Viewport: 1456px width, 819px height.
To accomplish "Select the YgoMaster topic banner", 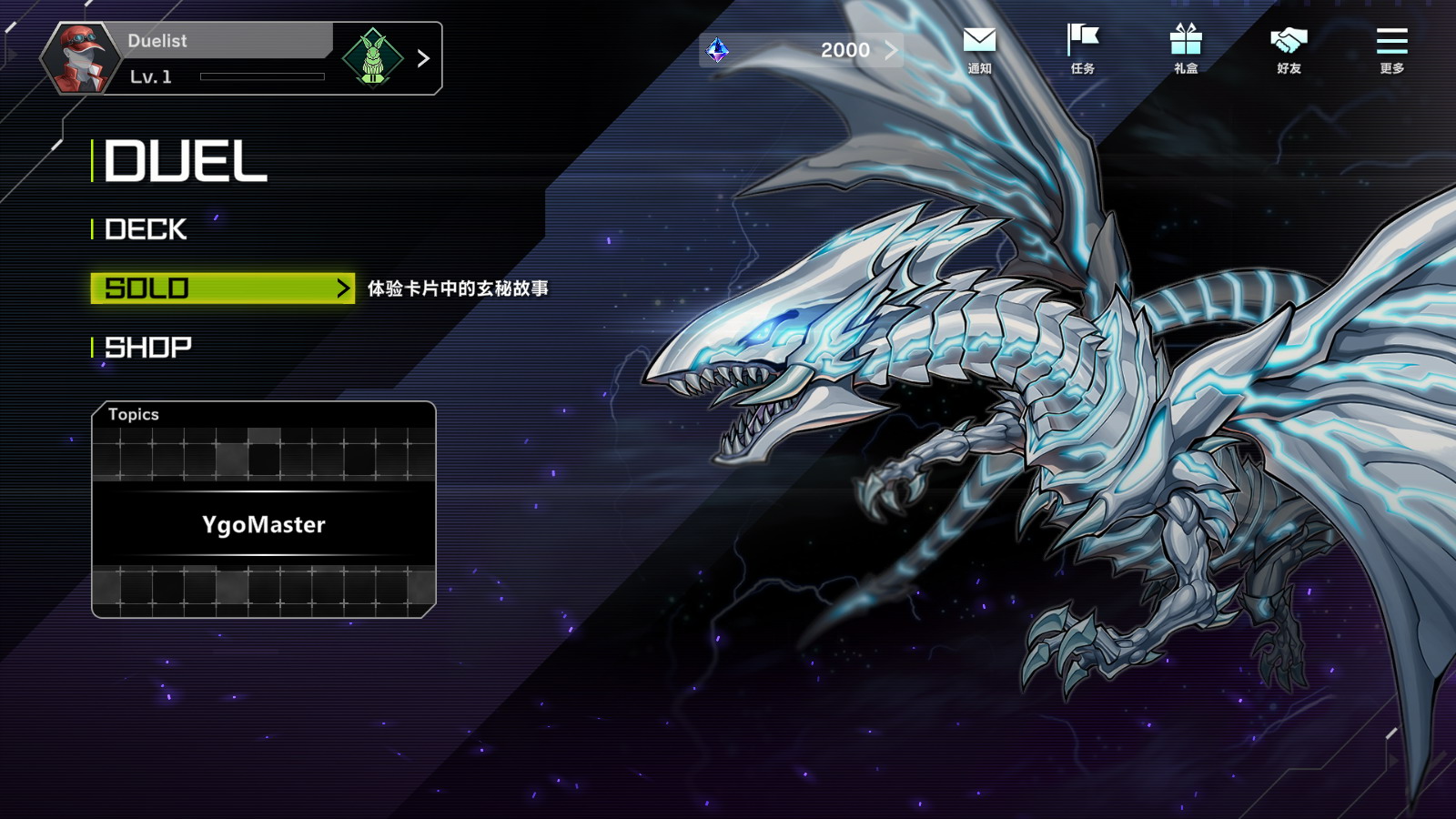I will 264,524.
